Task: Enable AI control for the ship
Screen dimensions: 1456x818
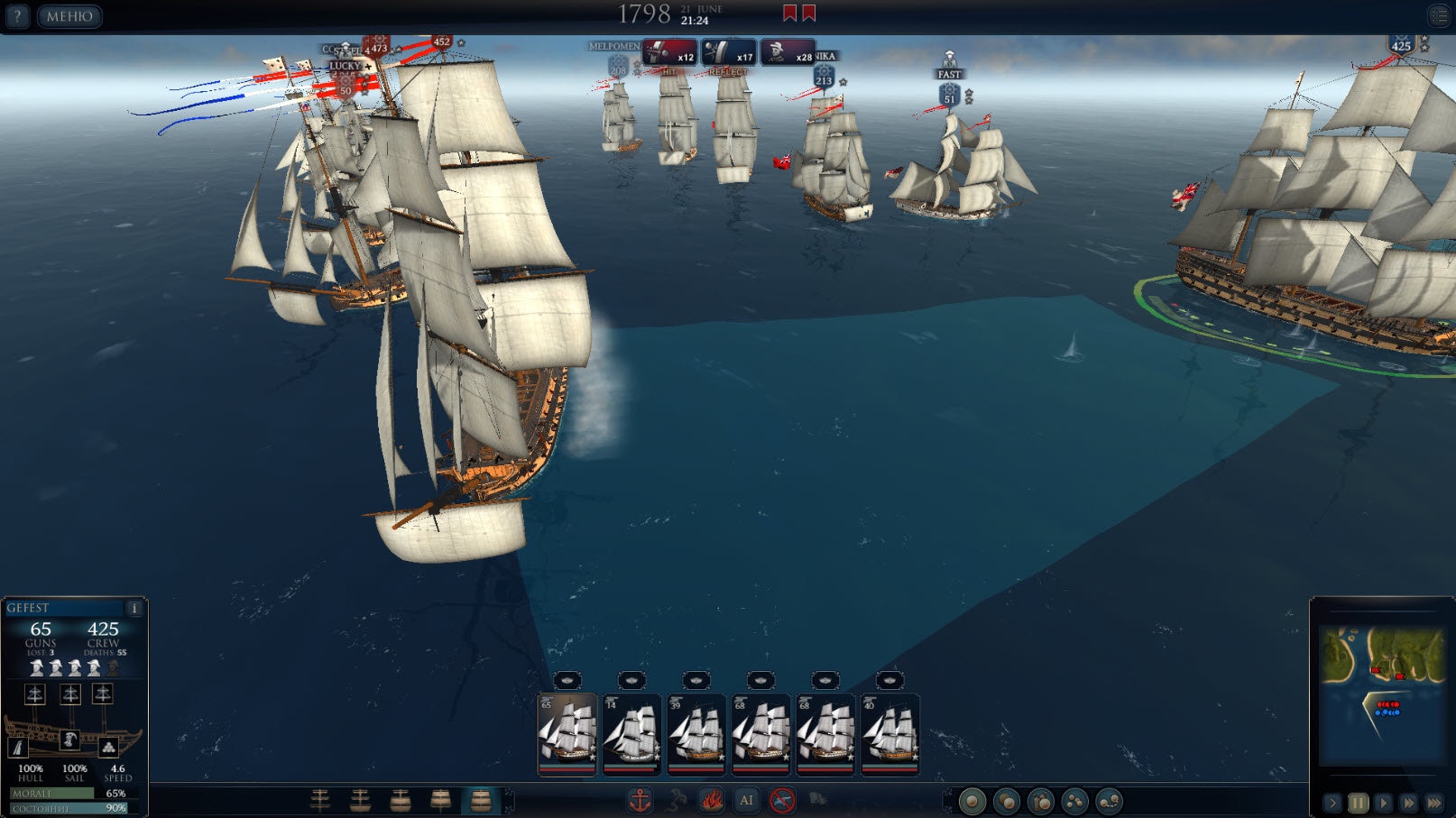Action: pos(746,800)
